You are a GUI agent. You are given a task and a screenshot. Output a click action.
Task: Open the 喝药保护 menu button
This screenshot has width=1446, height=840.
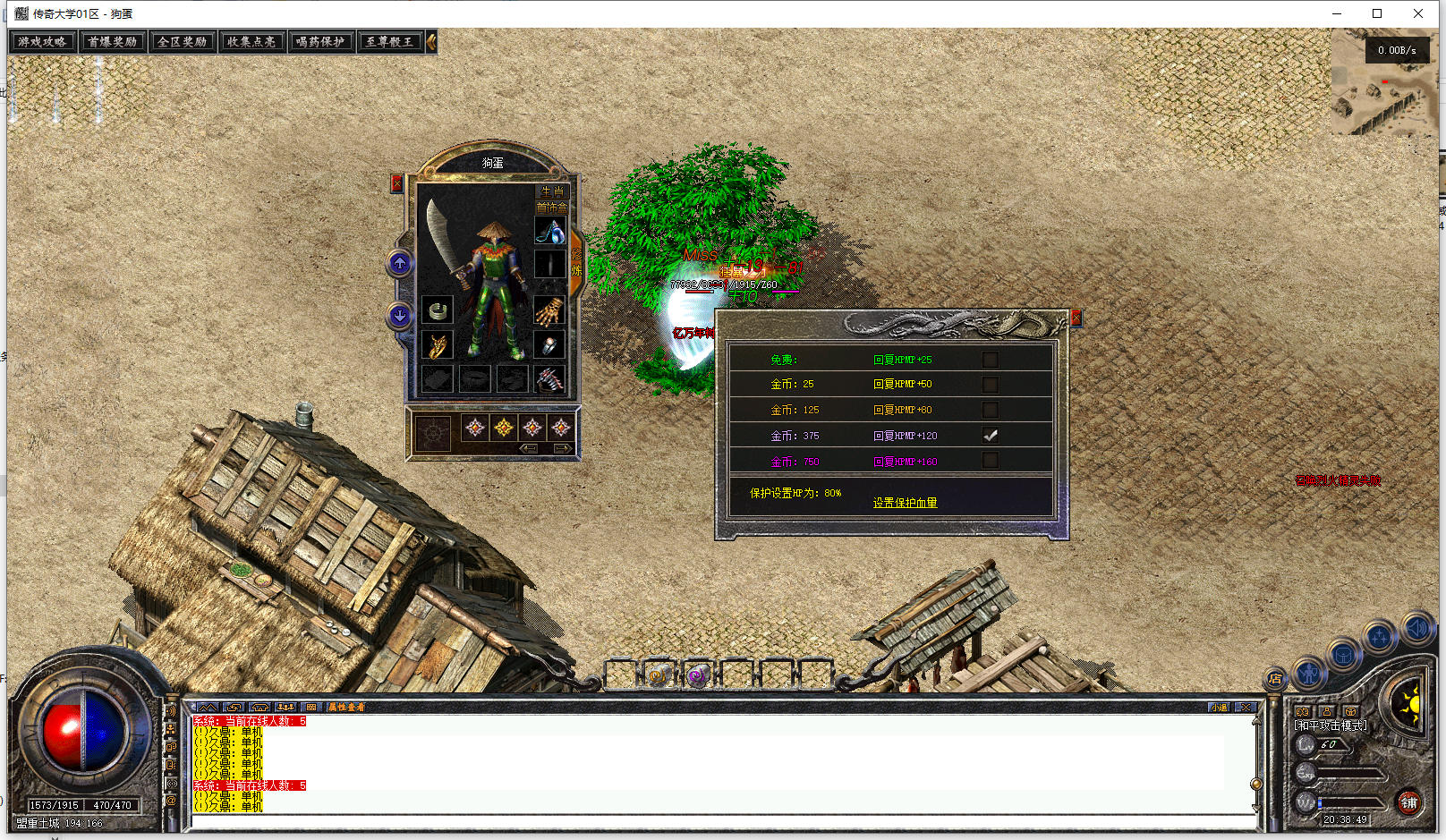coord(320,42)
